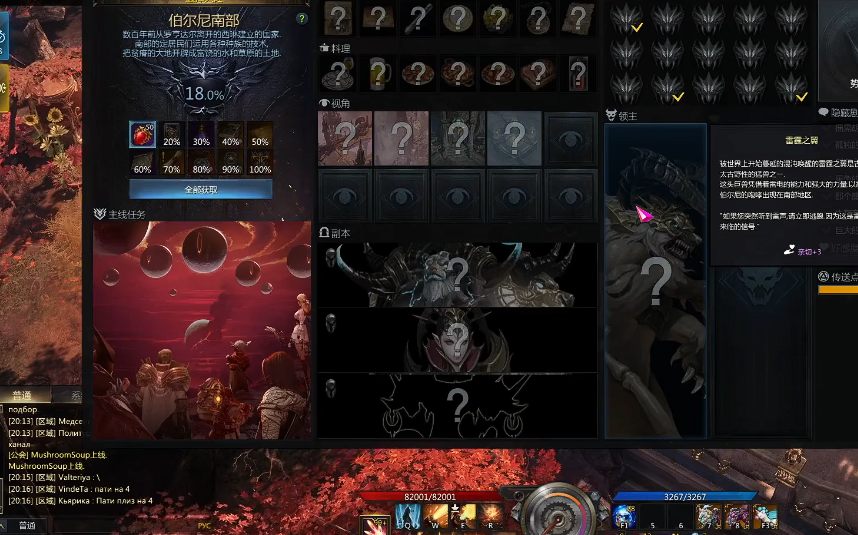Select the masked woman dungeon entry
This screenshot has height=535, width=858.
click(457, 340)
